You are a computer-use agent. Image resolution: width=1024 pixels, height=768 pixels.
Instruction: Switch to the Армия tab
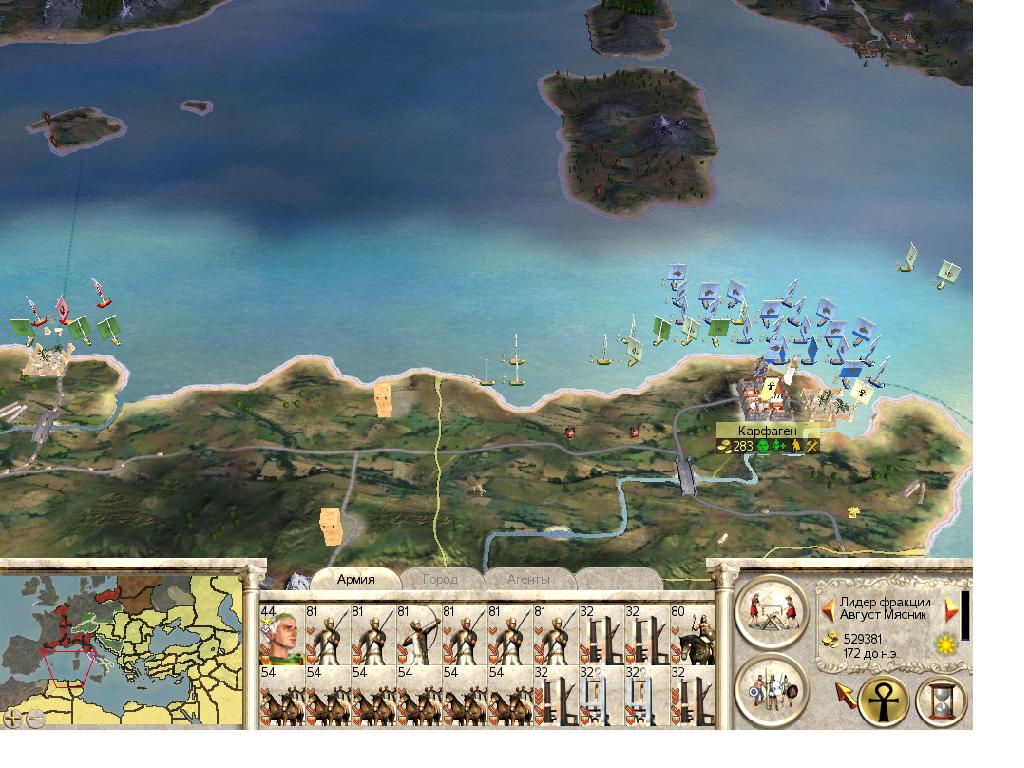(356, 579)
